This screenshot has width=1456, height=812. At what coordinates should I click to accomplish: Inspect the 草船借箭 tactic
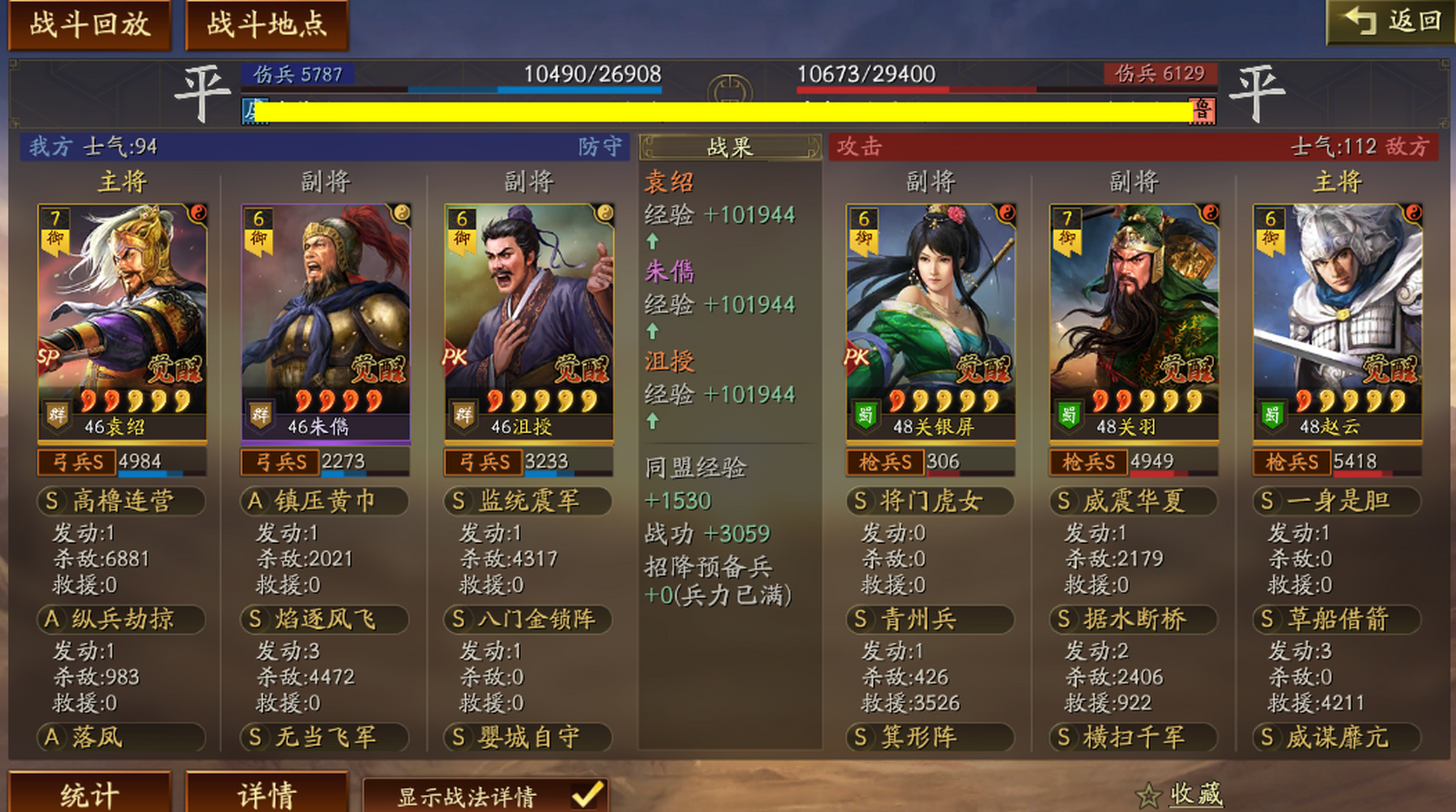click(1337, 619)
